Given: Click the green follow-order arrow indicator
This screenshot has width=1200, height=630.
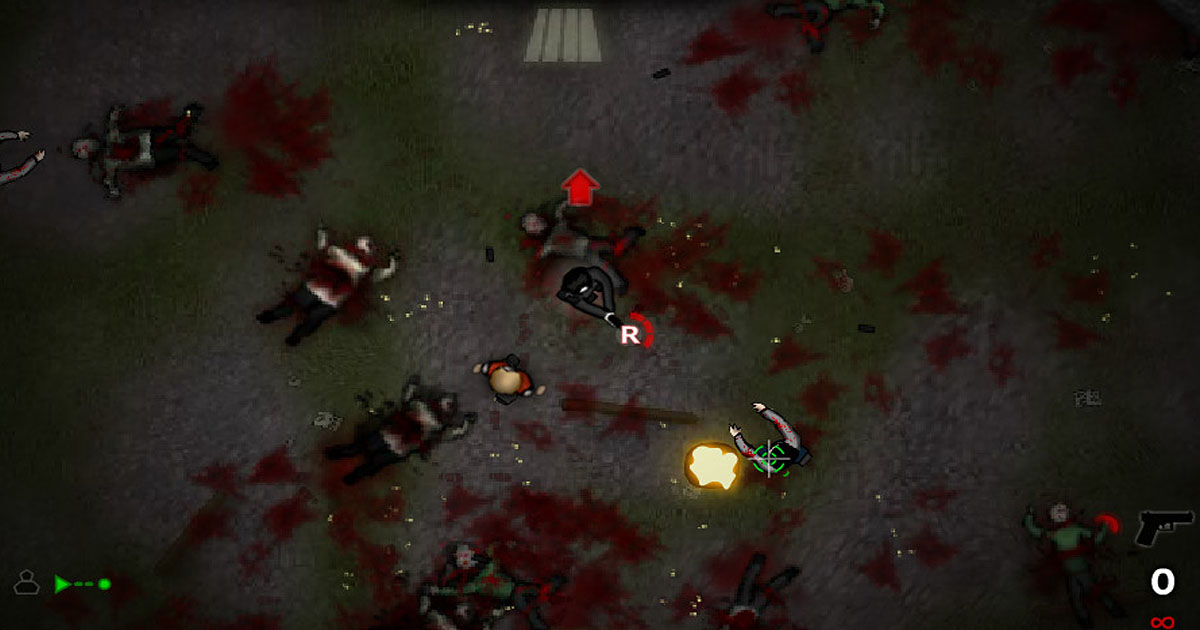Looking at the screenshot, I should pos(80,583).
